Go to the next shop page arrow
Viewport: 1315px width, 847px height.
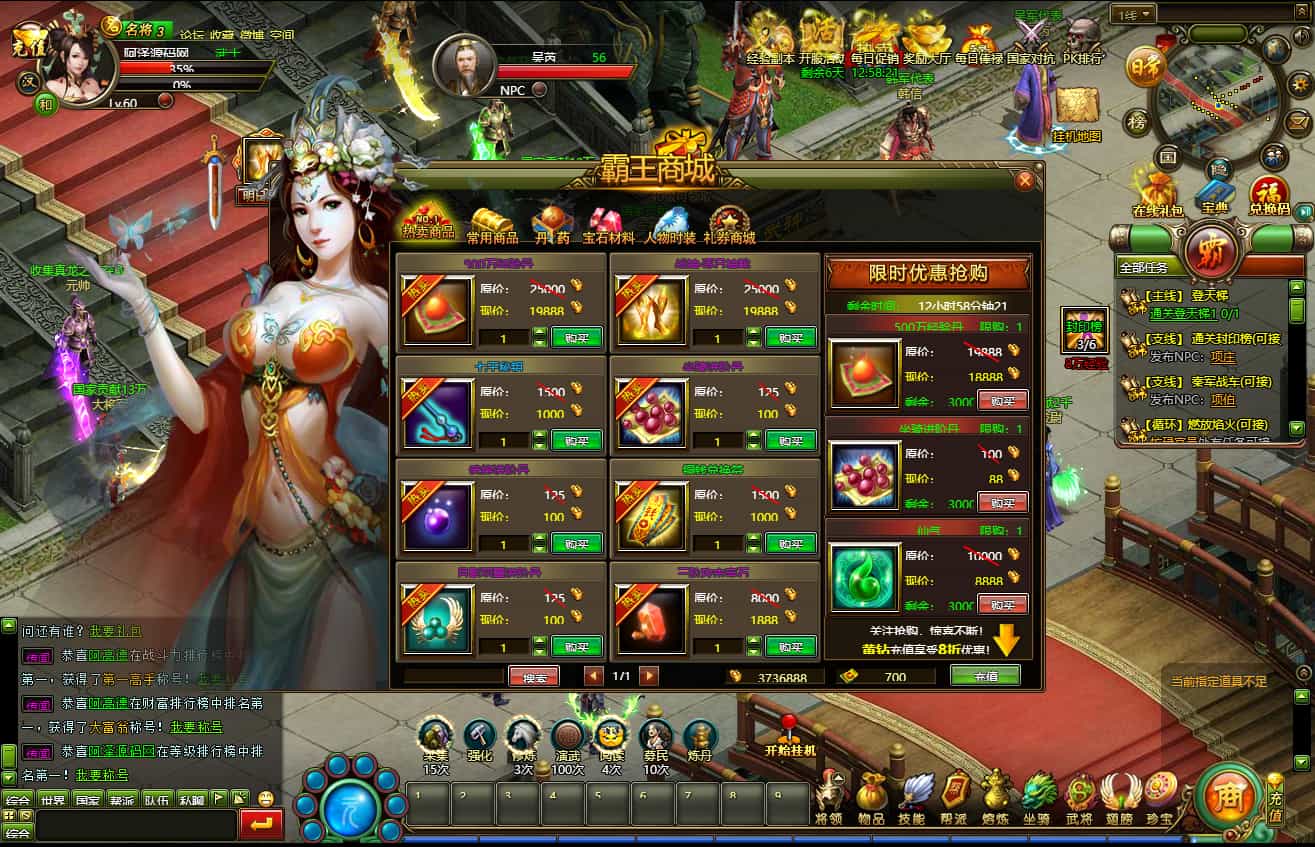(649, 676)
